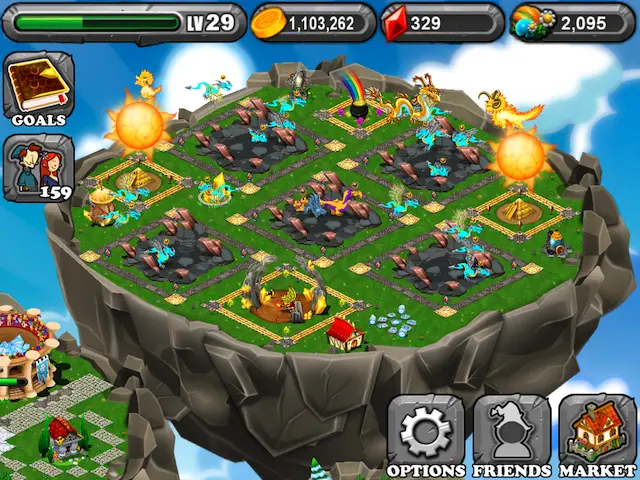Tap the gold coin balance
Viewport: 640px width, 480px height.
point(311,23)
